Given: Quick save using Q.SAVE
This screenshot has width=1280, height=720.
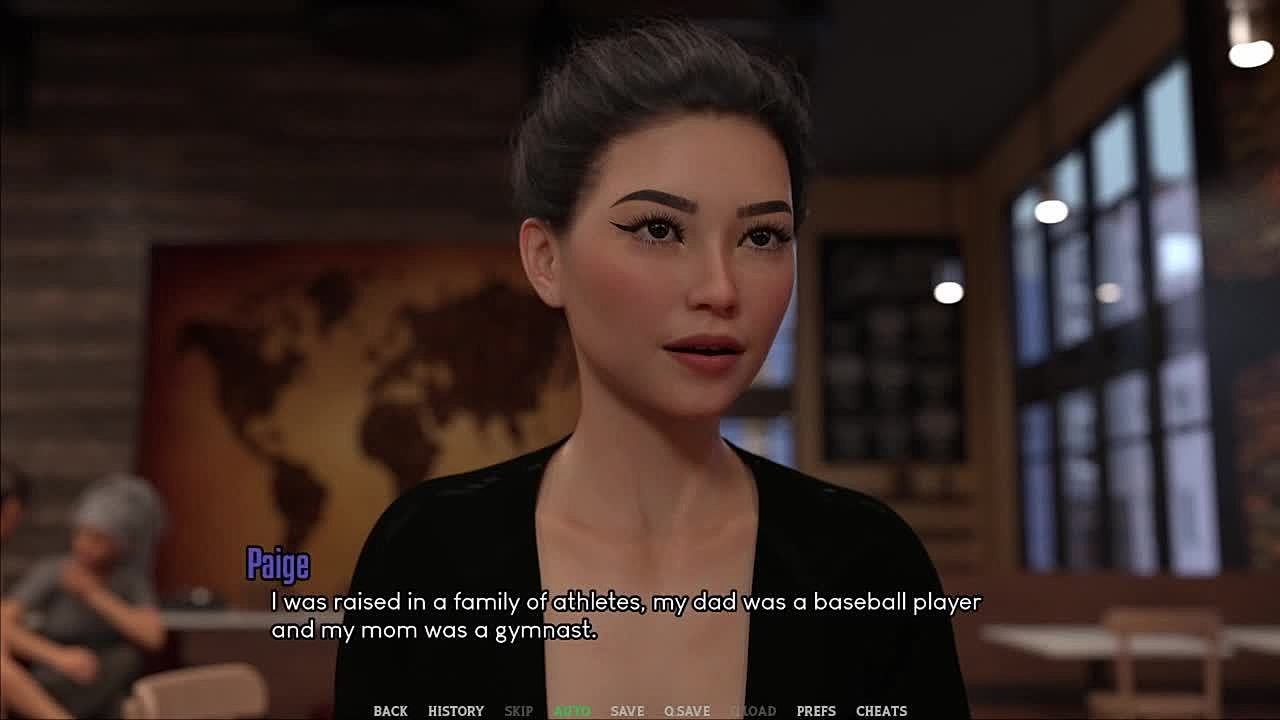Looking at the screenshot, I should [687, 711].
